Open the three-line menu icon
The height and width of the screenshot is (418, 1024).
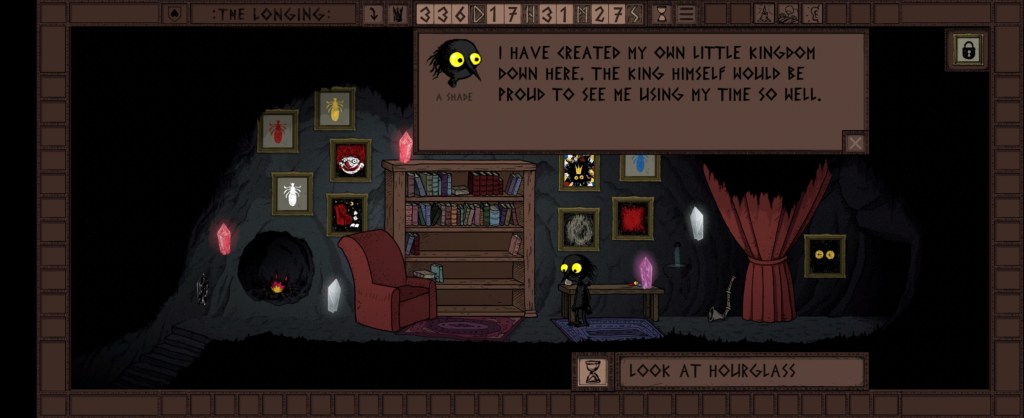[x=687, y=14]
